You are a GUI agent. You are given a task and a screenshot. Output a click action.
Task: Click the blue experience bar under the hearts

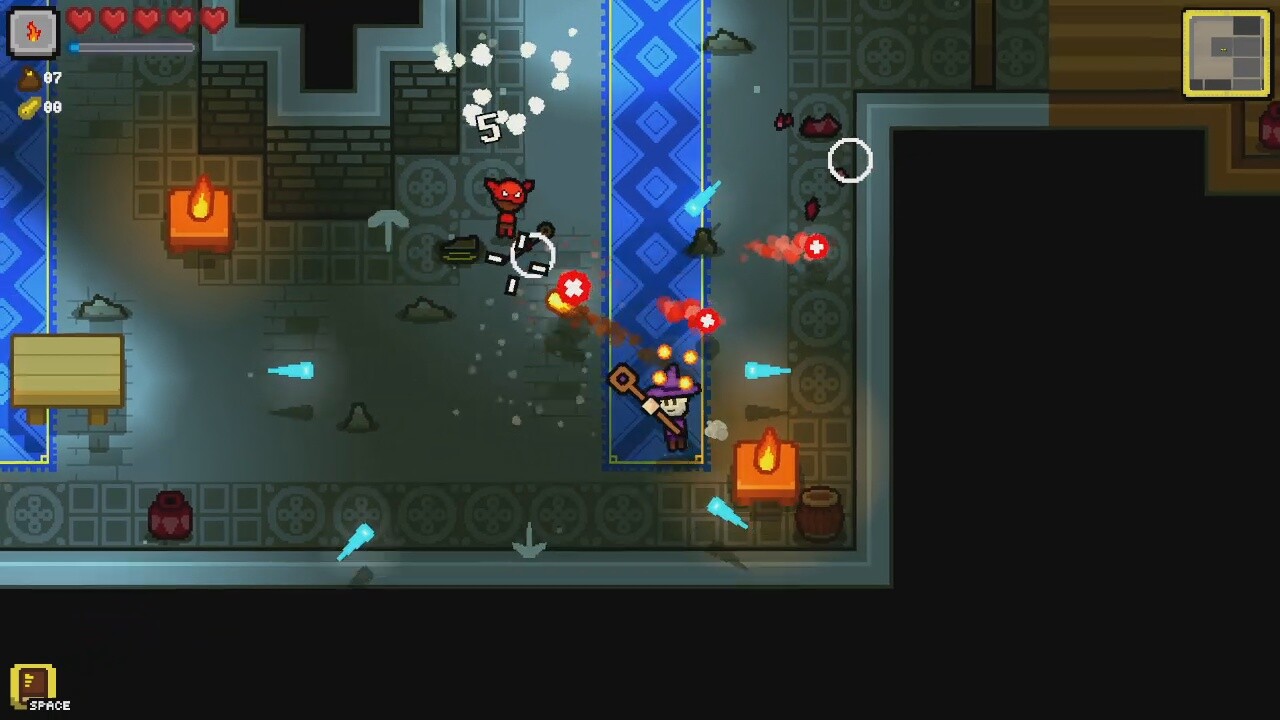130,47
